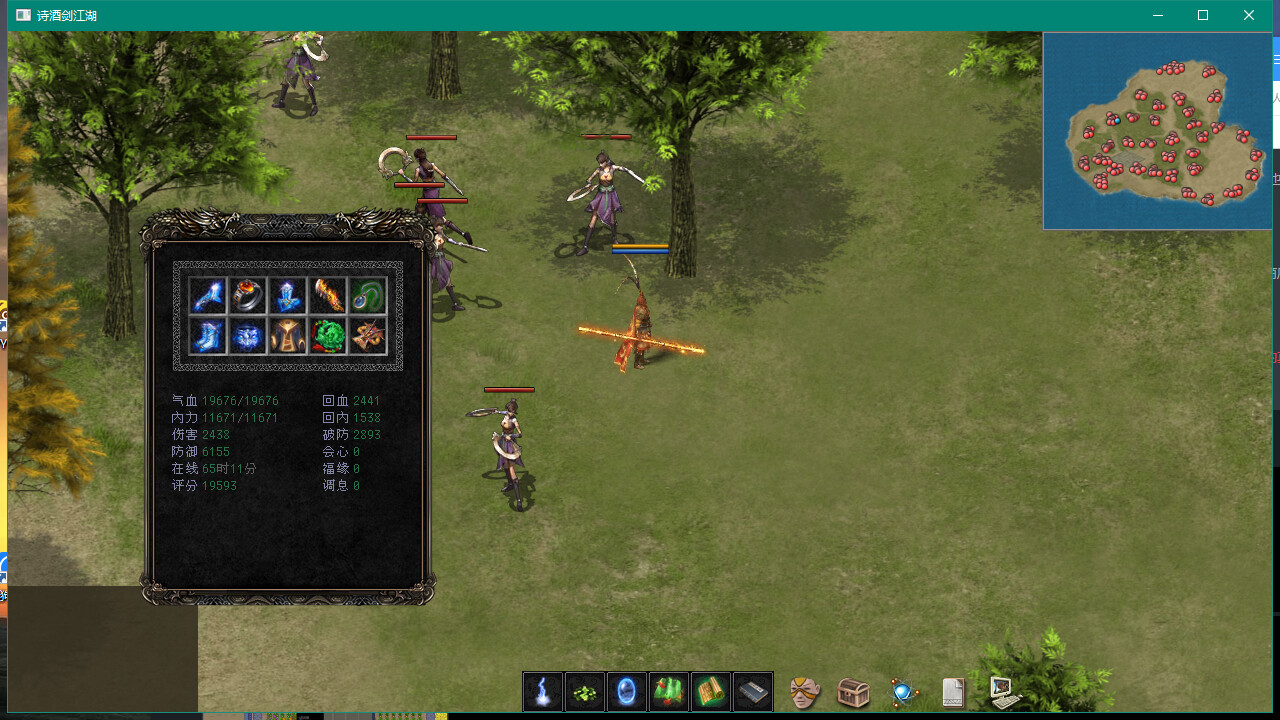Select the amber gemstone ring slot

tap(248, 296)
